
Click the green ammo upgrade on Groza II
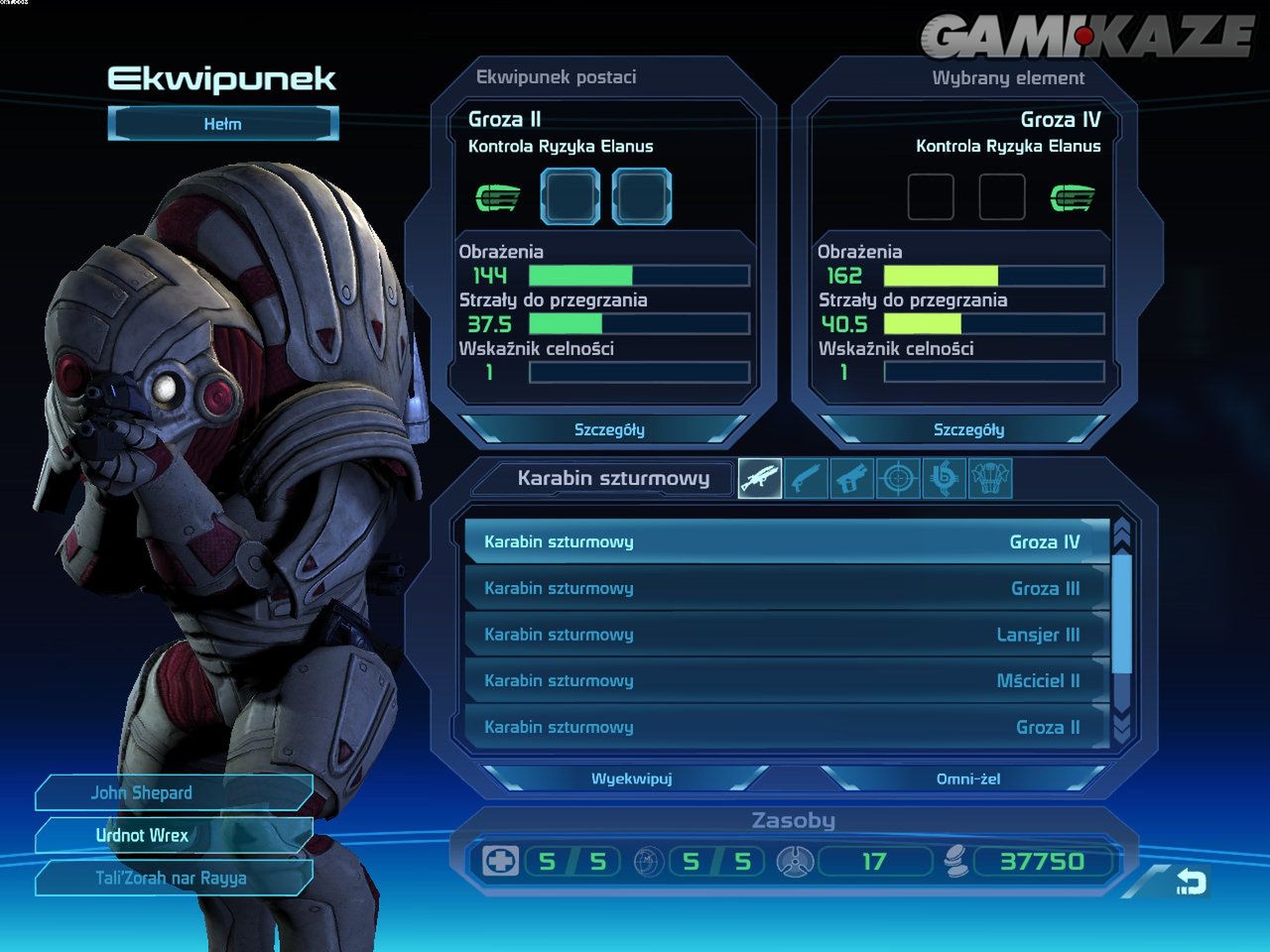(497, 197)
